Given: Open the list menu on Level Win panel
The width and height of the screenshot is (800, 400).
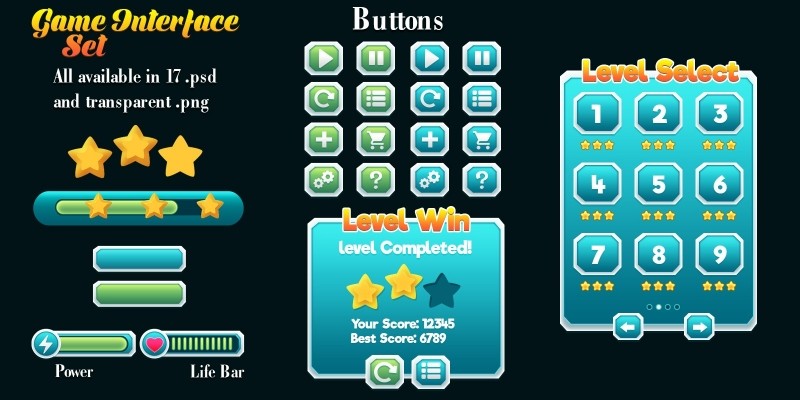Looking at the screenshot, I should click(431, 372).
